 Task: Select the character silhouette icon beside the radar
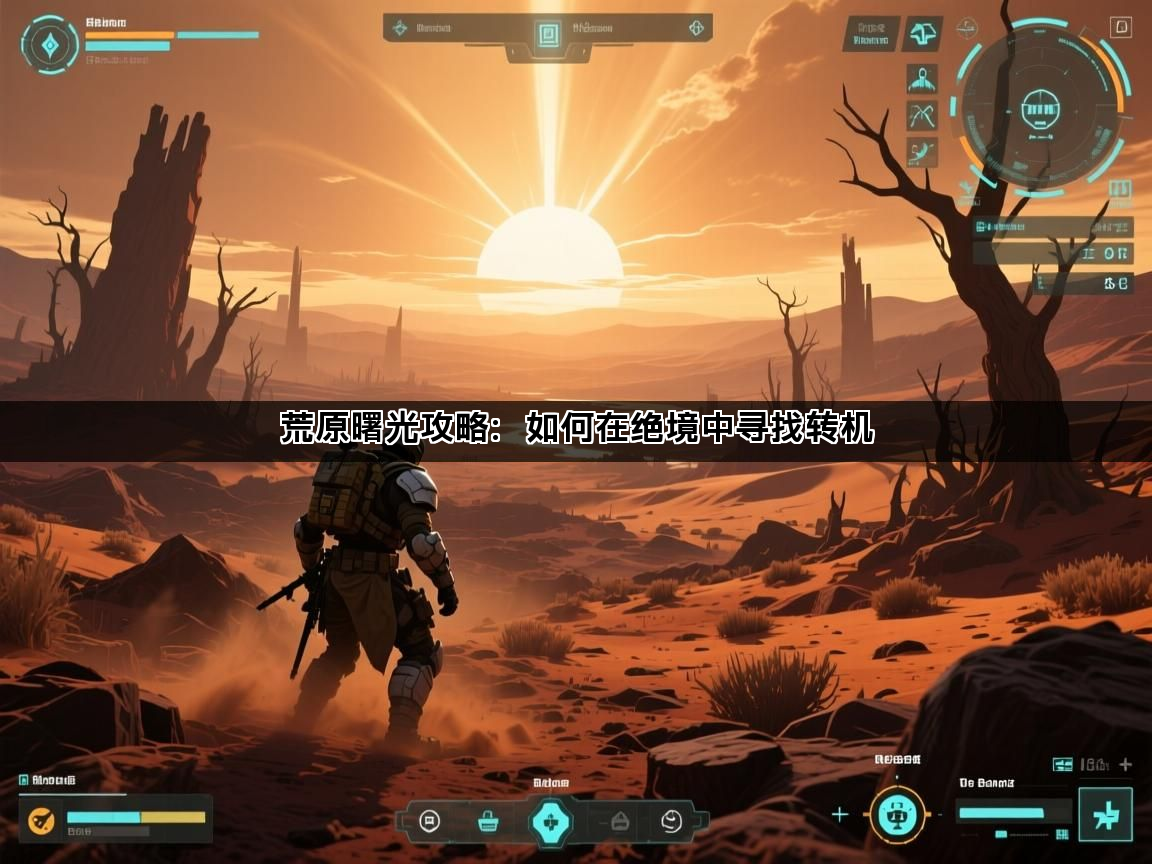921,80
